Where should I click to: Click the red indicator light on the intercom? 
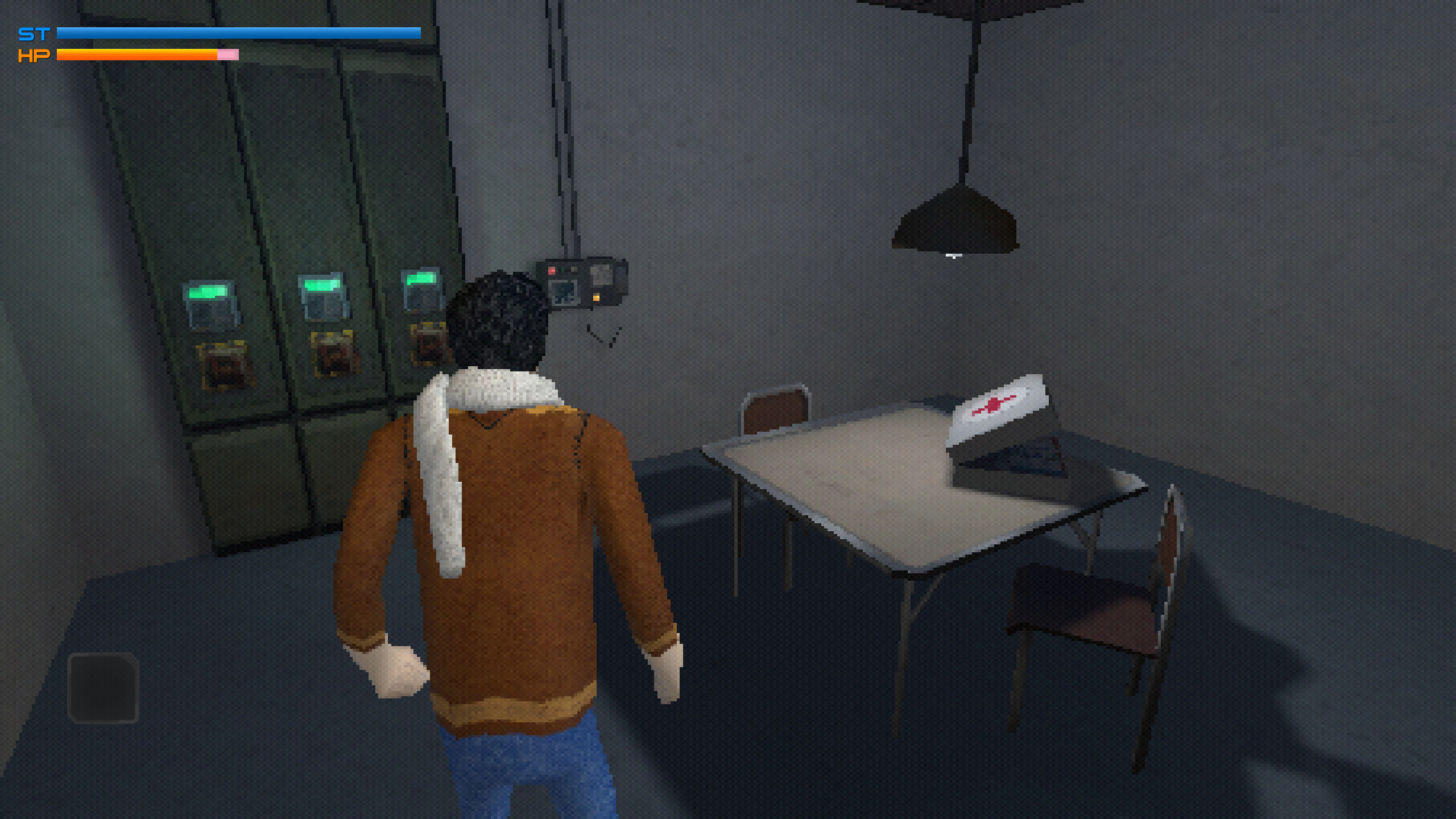552,271
